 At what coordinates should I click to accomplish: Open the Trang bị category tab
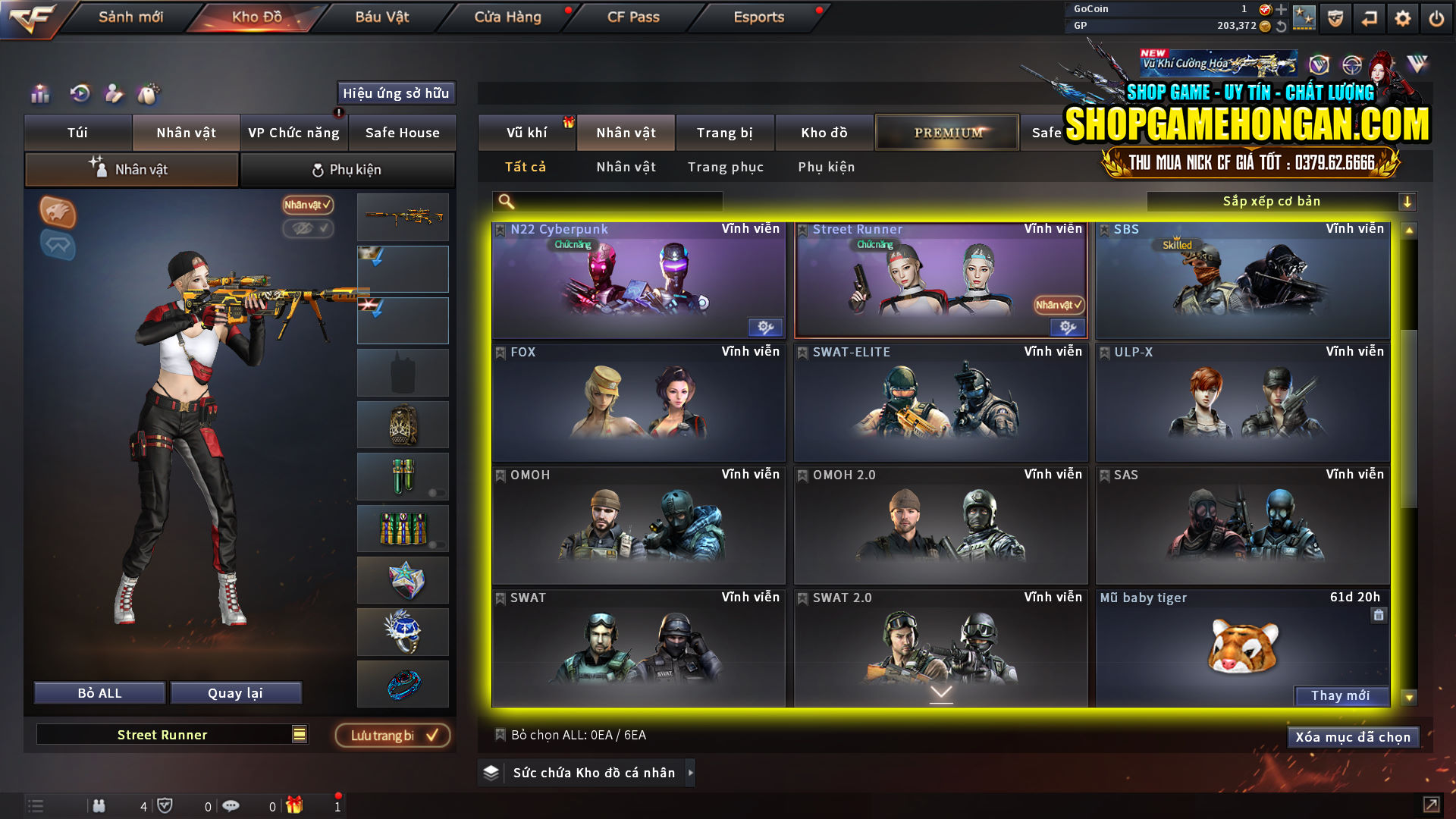coord(724,132)
